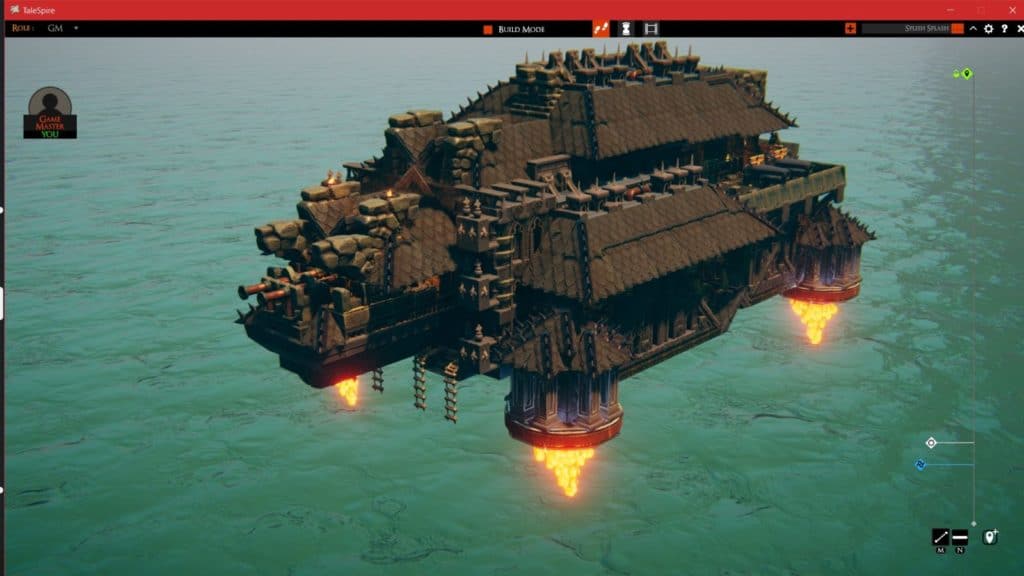Activate the highlighted orange build tool icon

pos(601,29)
